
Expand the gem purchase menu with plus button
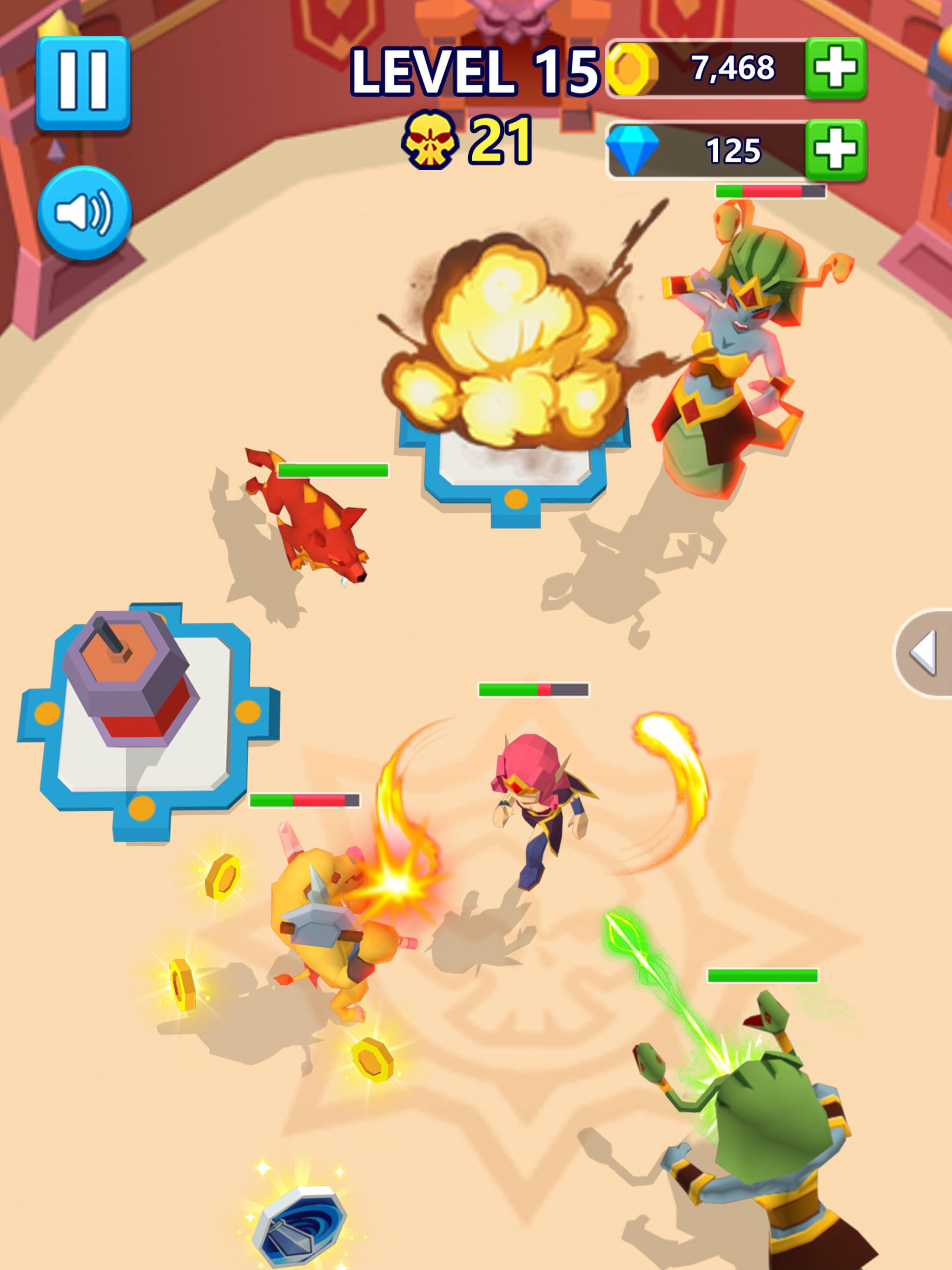(x=833, y=148)
